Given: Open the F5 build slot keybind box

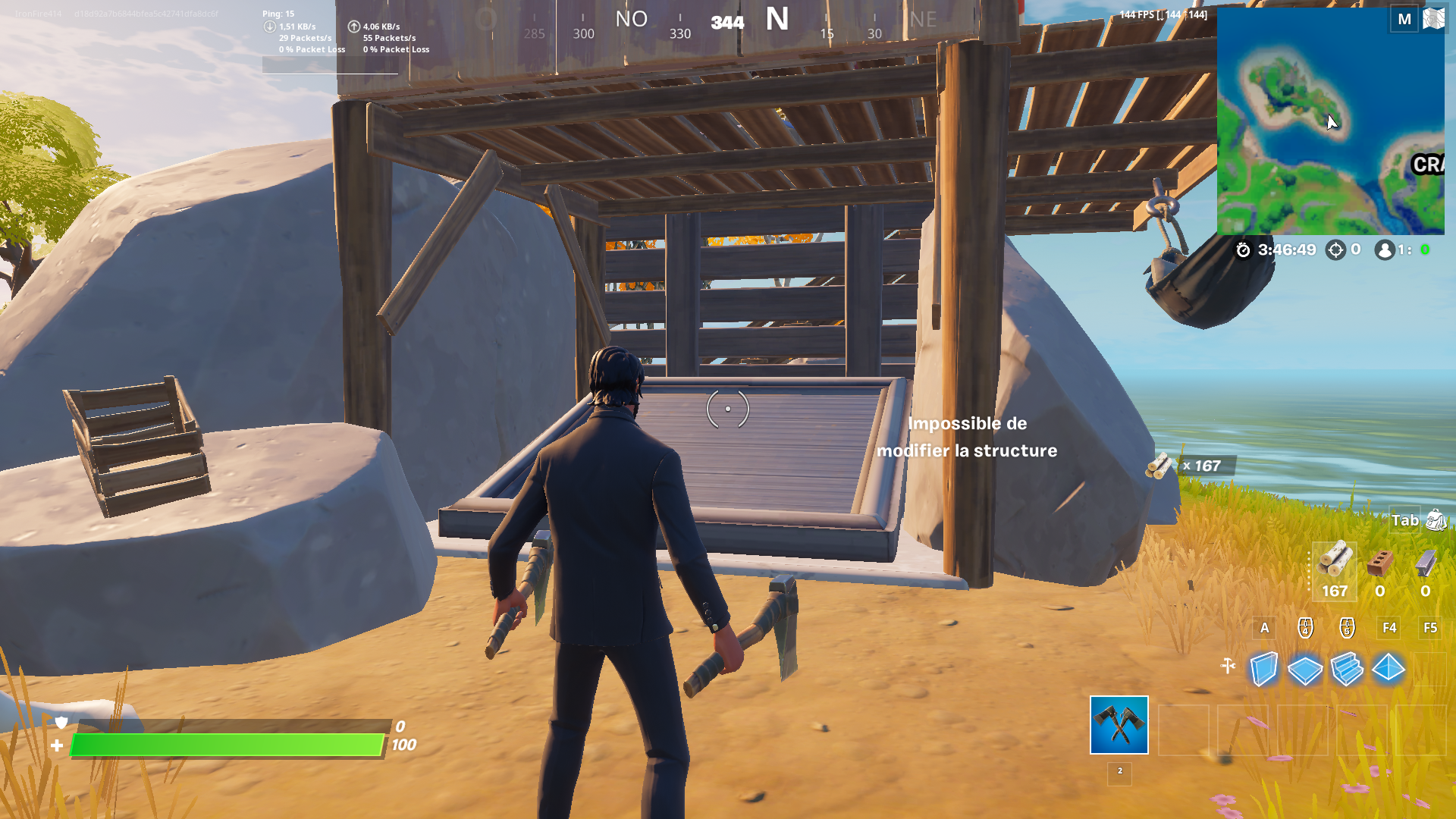Looking at the screenshot, I should coord(1430,628).
